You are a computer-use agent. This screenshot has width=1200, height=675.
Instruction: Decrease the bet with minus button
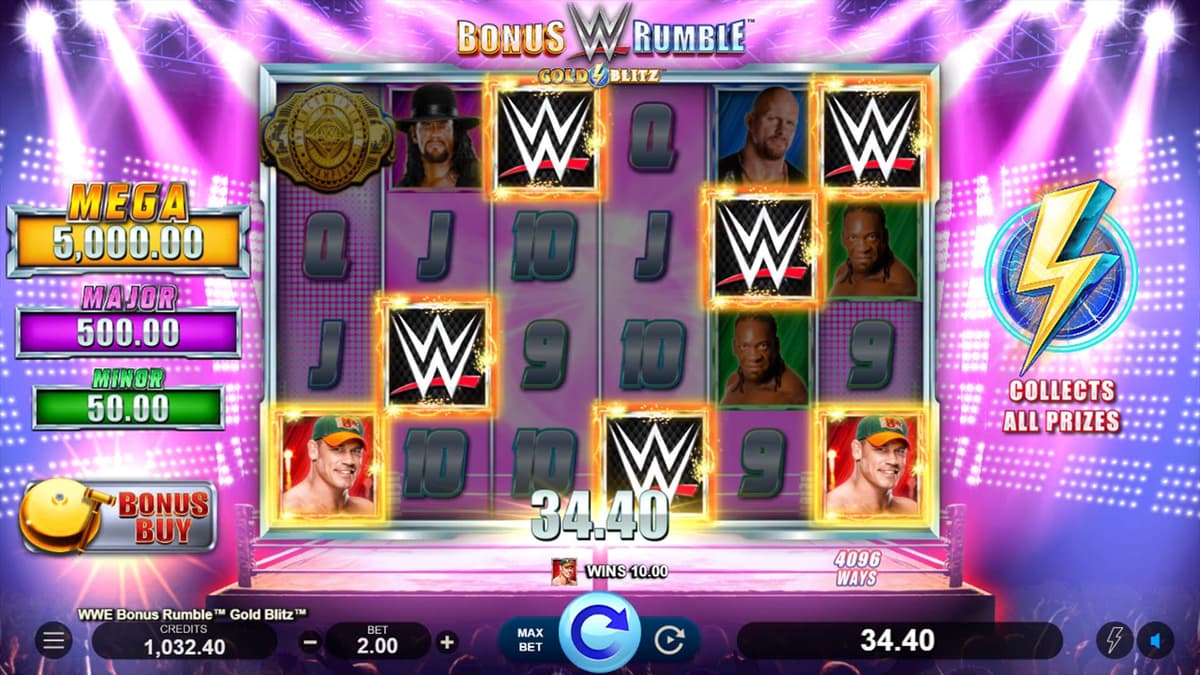tap(311, 641)
